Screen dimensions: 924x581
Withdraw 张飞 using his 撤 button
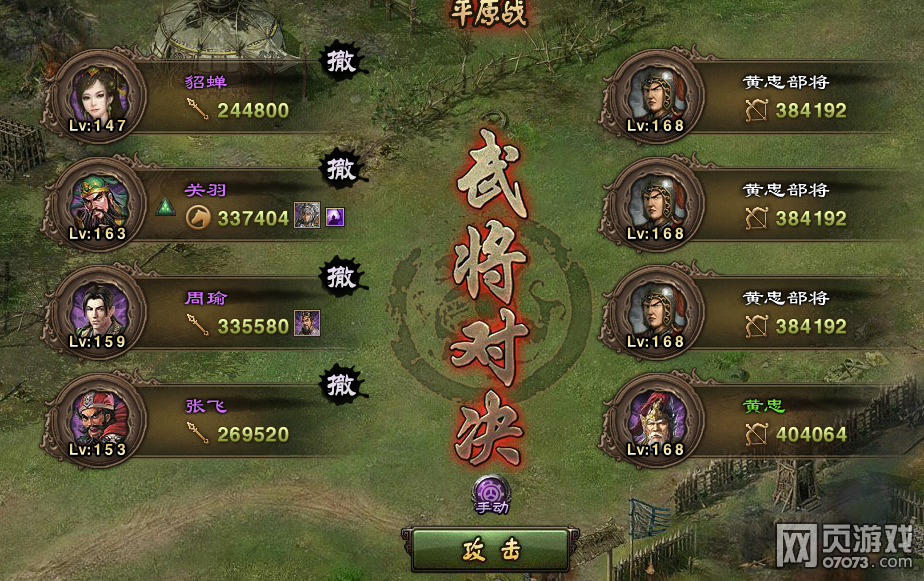point(341,383)
